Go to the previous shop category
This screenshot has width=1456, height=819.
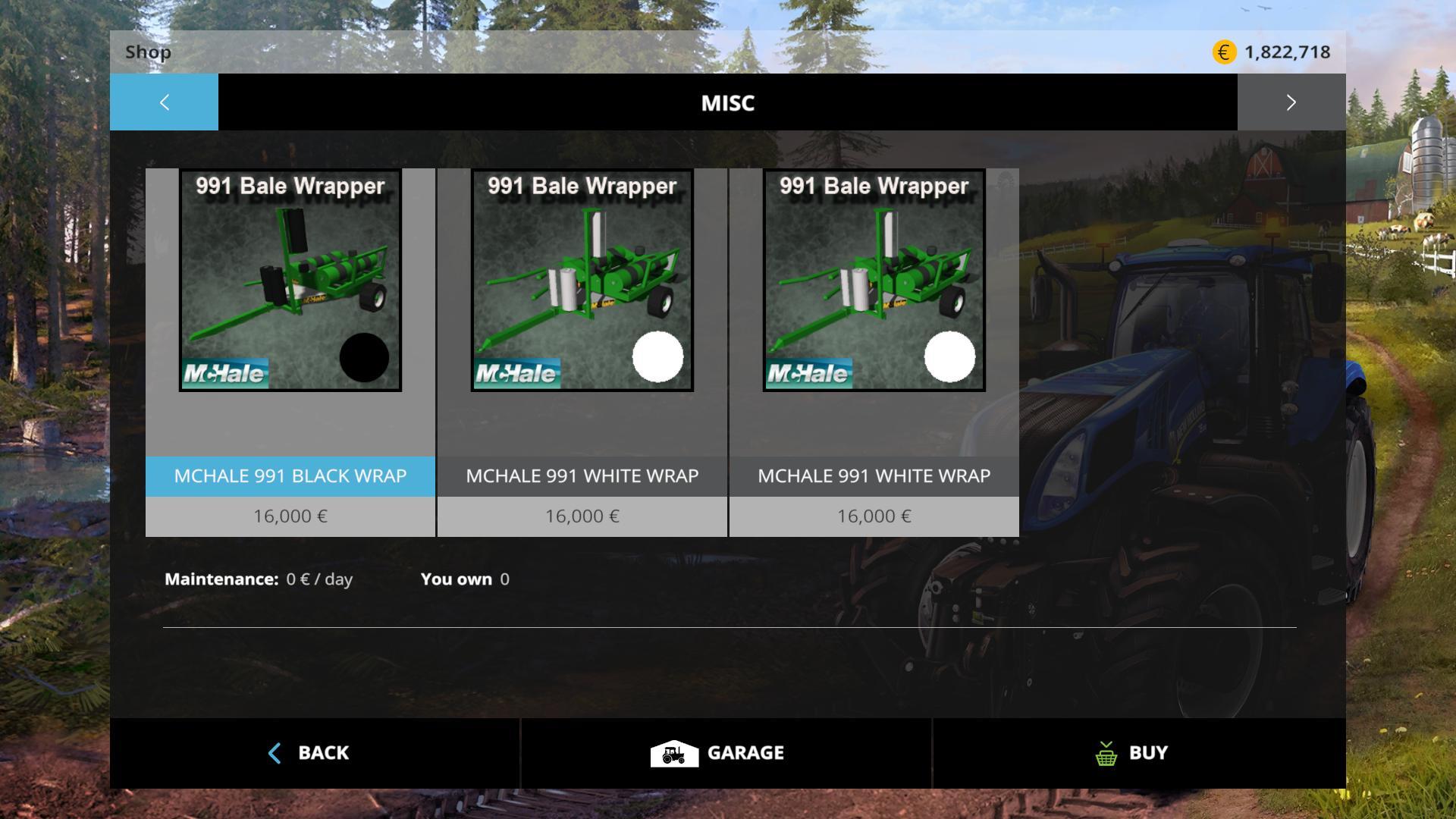click(x=164, y=102)
